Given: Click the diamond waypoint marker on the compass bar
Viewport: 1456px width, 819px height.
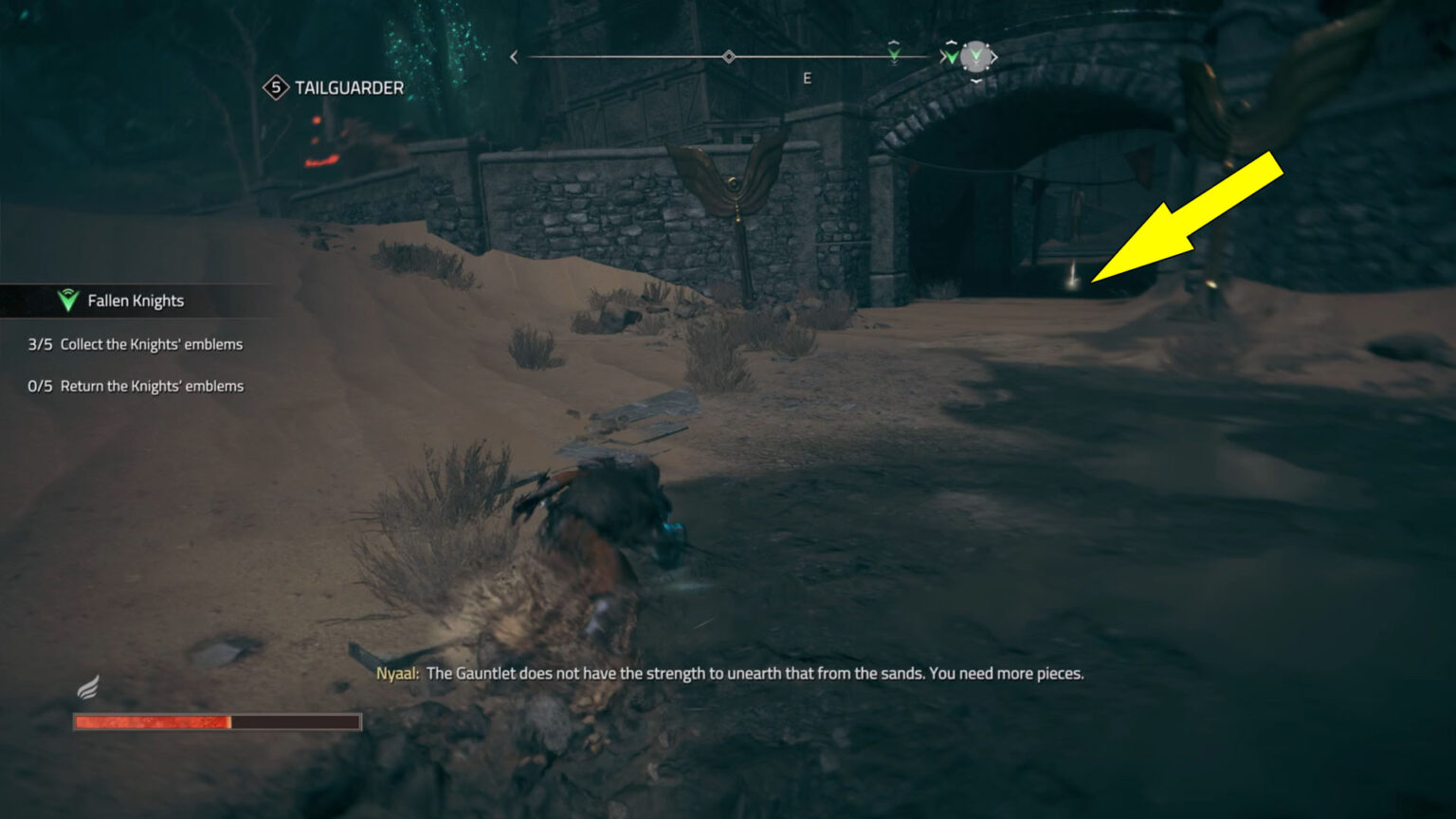Looking at the screenshot, I should click(x=729, y=56).
